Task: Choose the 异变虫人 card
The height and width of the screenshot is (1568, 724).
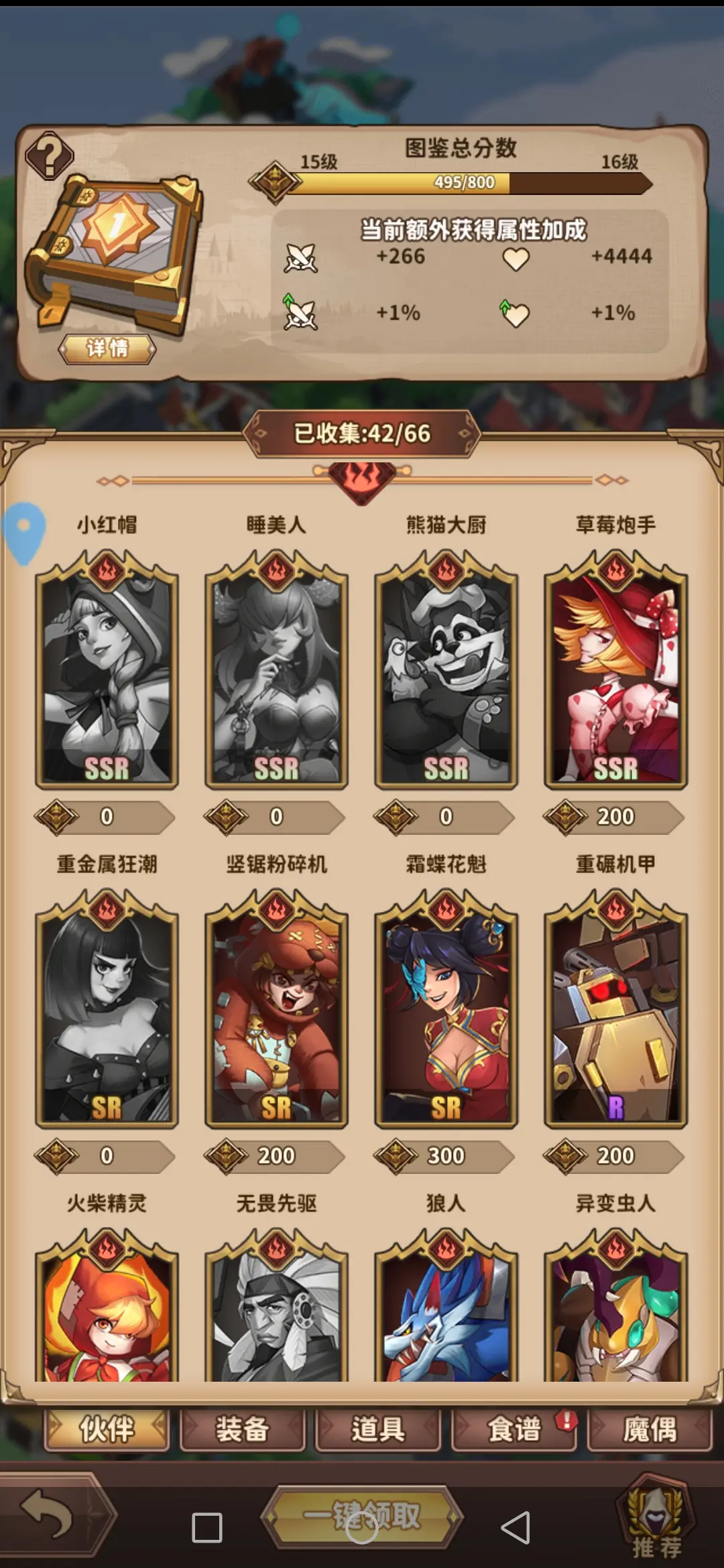Action: tap(615, 1310)
